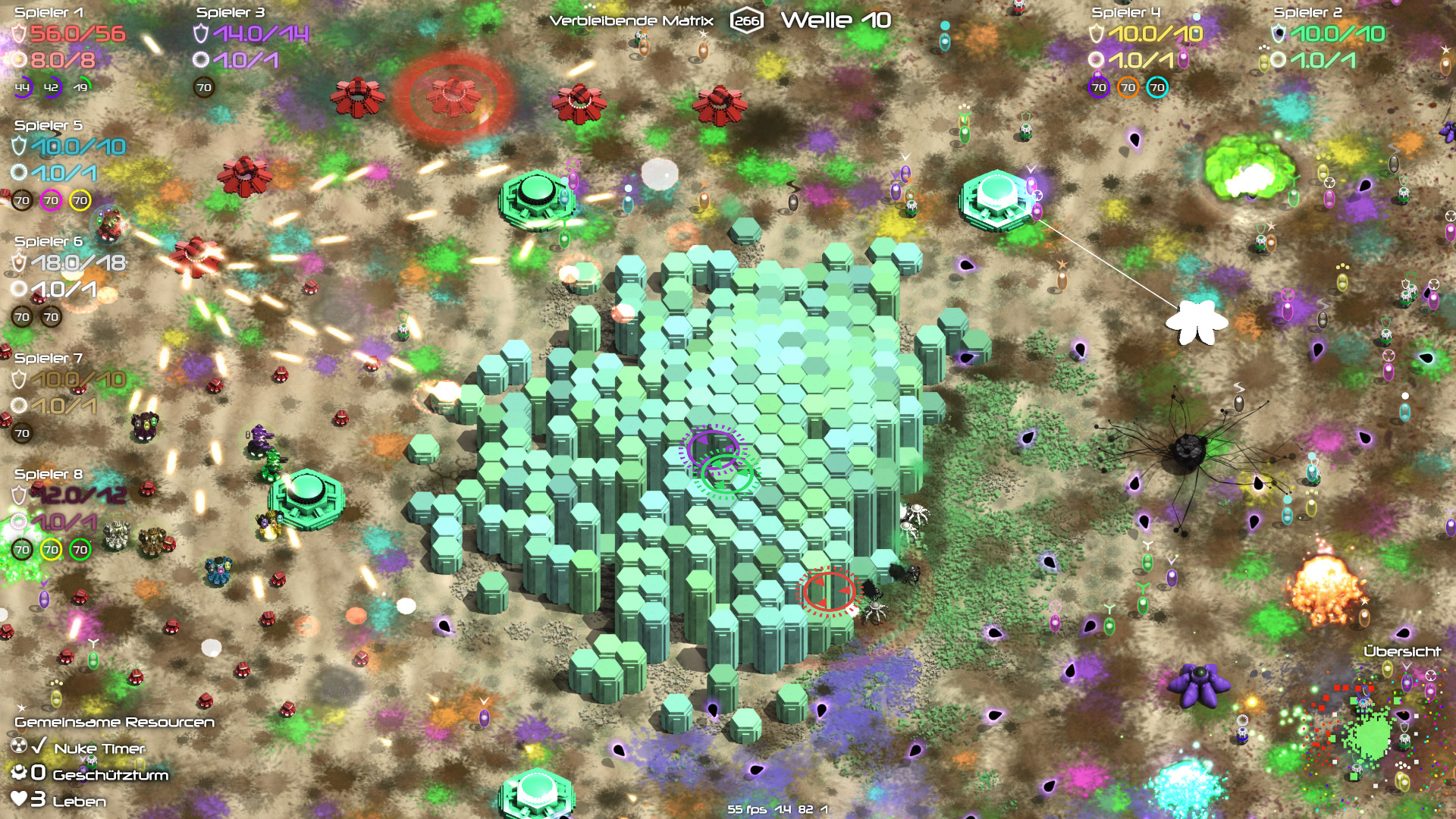
Task: Select Spieler 1's weapon circle showing 19
Action: coord(80,88)
